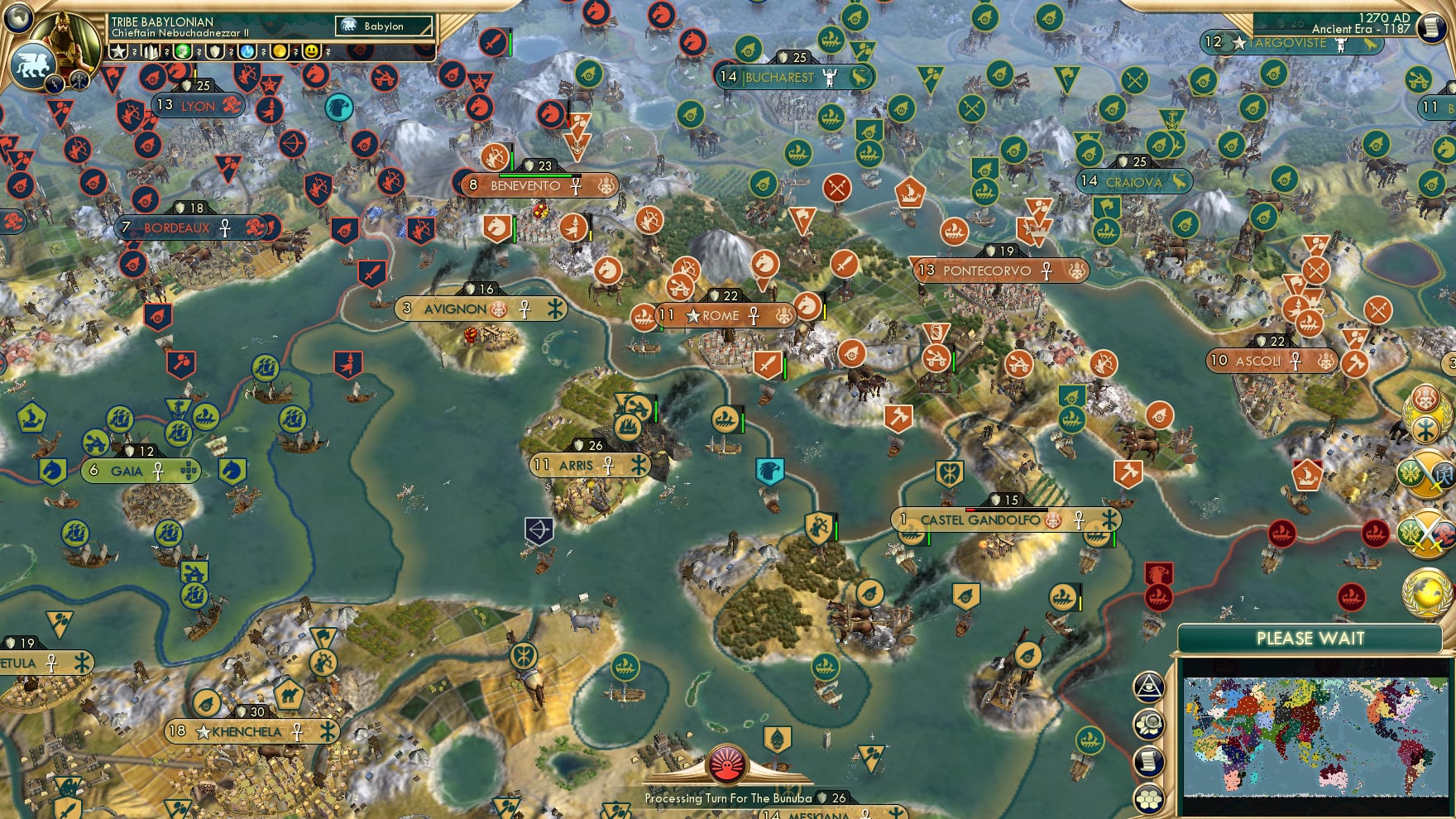
Task: Click the science flask indicator in top ribbon
Action: point(246,51)
